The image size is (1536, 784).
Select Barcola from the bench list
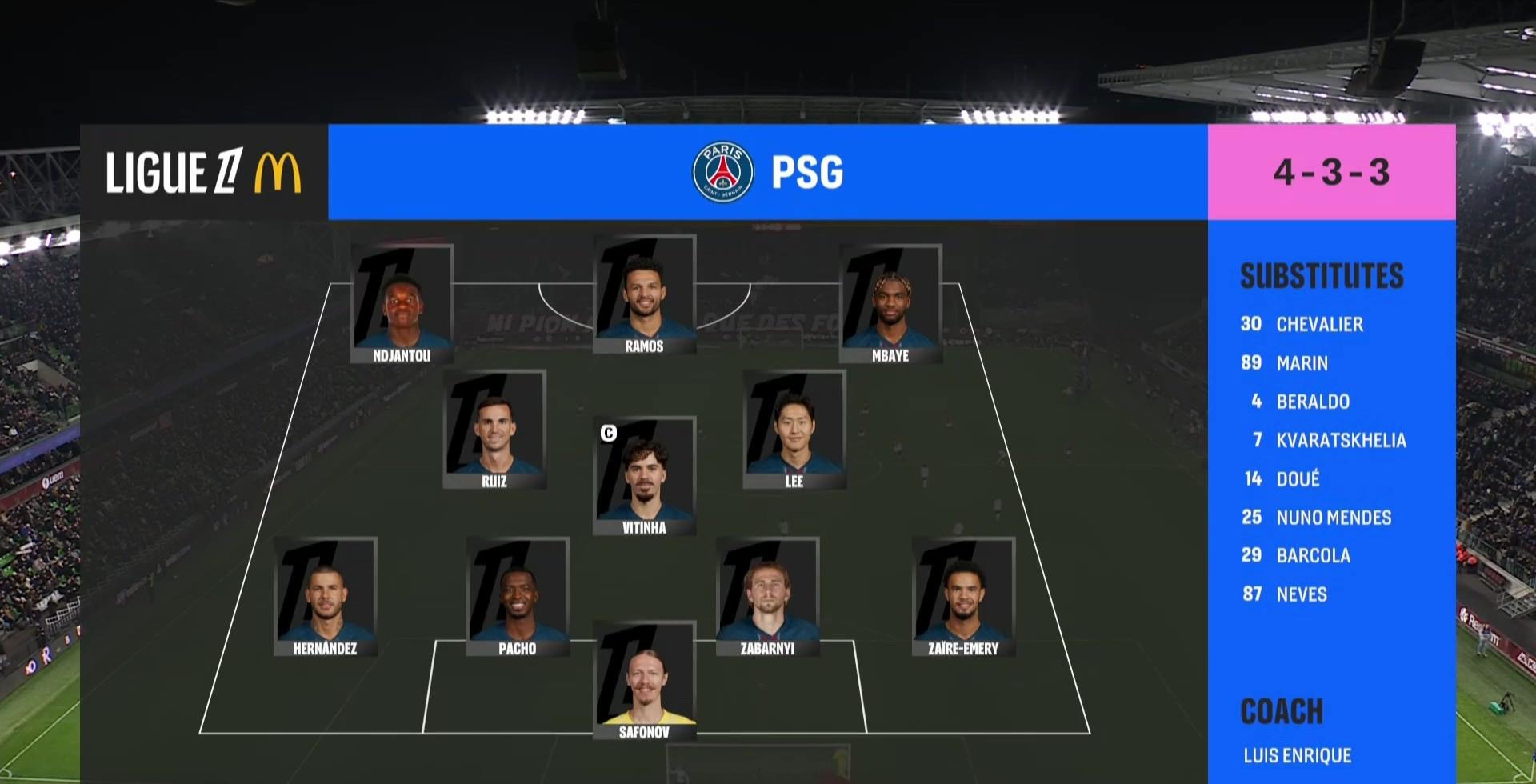pos(1313,556)
